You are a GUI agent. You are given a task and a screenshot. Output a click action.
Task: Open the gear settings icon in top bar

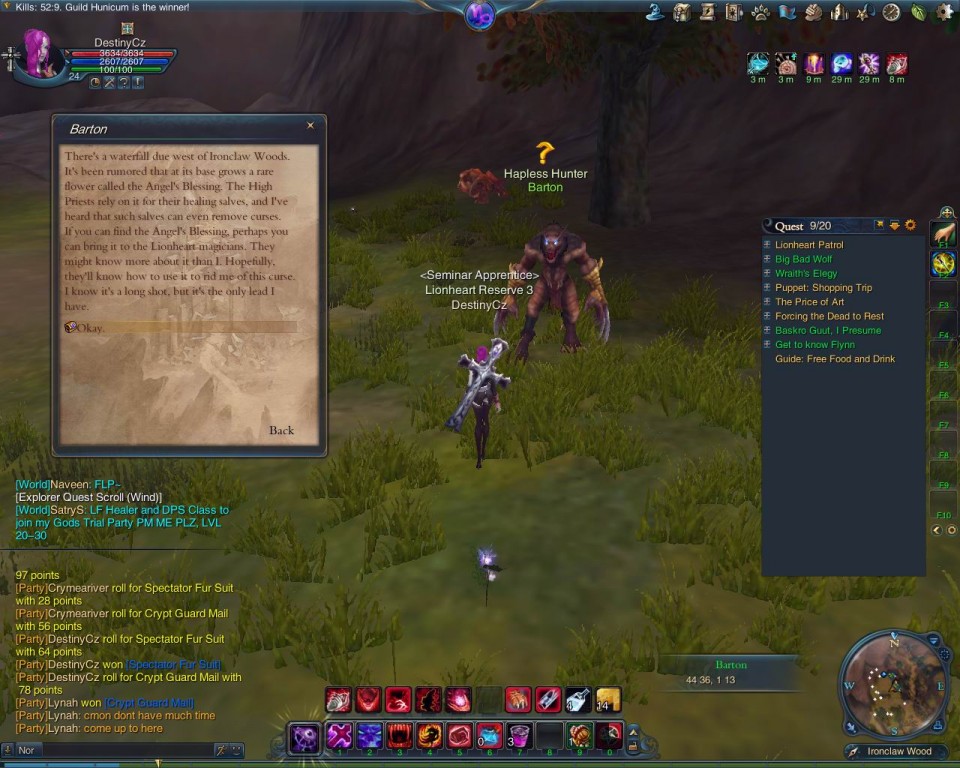(943, 12)
